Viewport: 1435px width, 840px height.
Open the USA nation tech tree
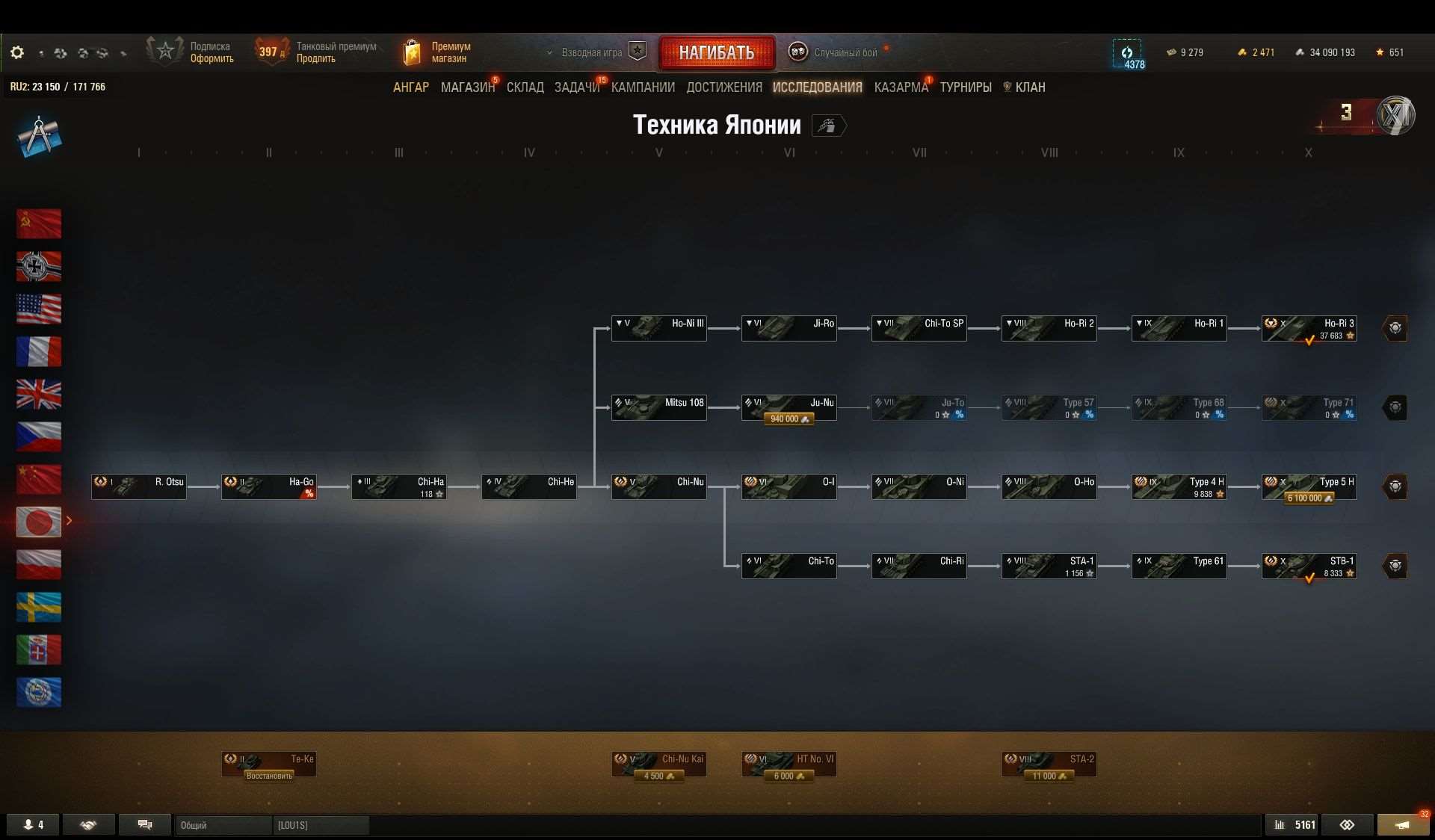click(39, 309)
